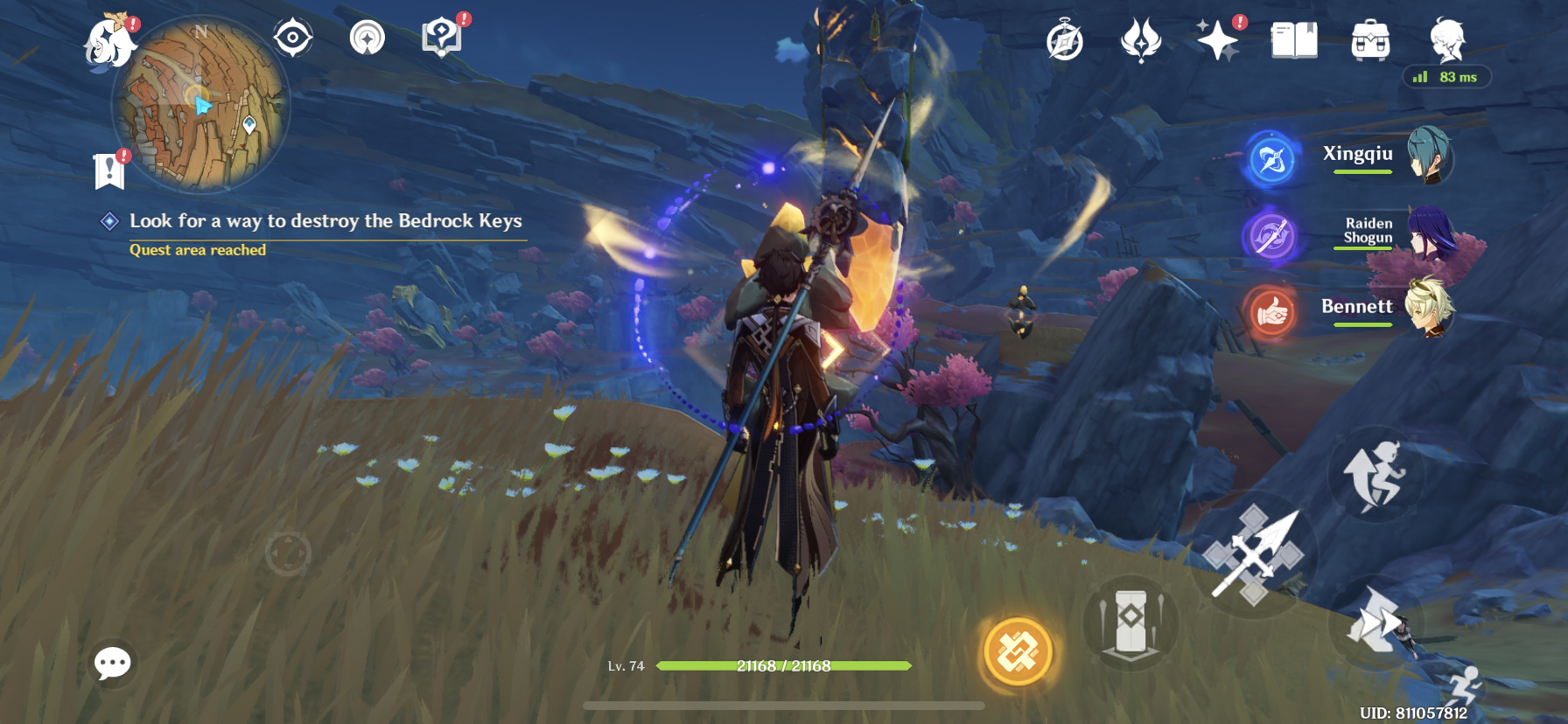The image size is (1568, 724).
Task: Open the Paimon menu icon
Action: point(108,42)
